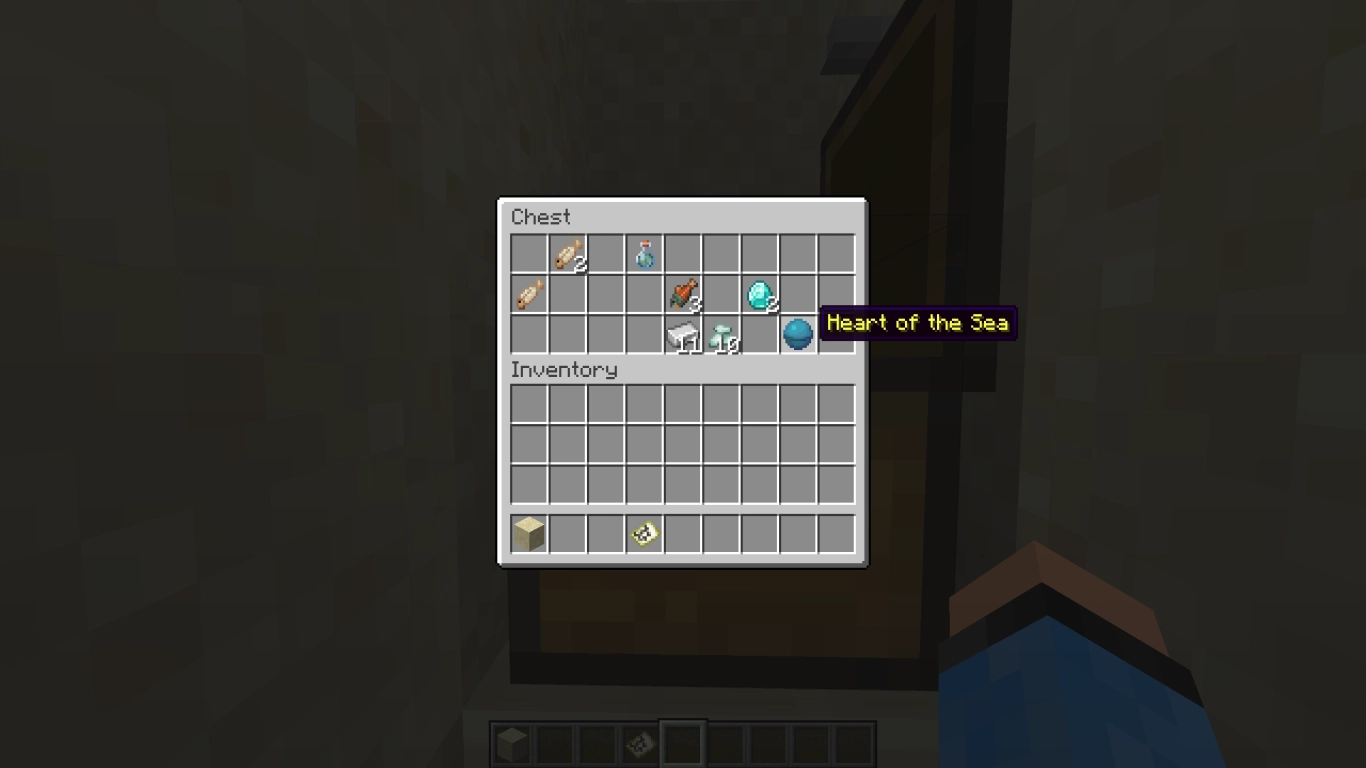Grab the stack of two raw cod
The image size is (1366, 768).
(x=568, y=256)
